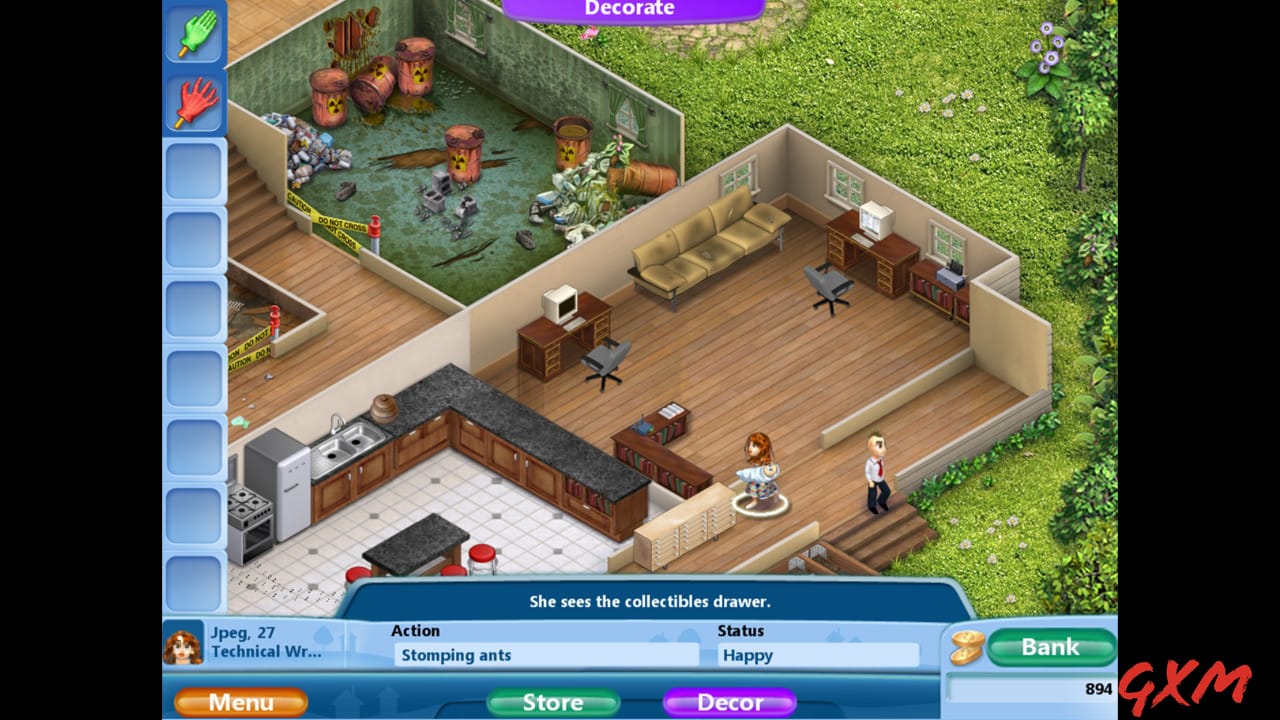Click the trophy collectible on the pedestal
The height and width of the screenshot is (720, 1280).
pos(761,470)
